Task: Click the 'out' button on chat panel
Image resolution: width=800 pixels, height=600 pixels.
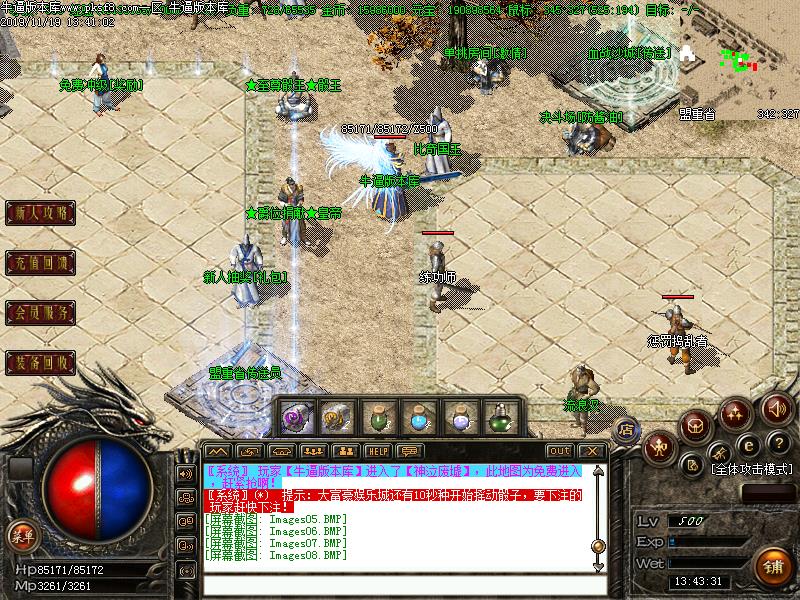Action: 559,451
